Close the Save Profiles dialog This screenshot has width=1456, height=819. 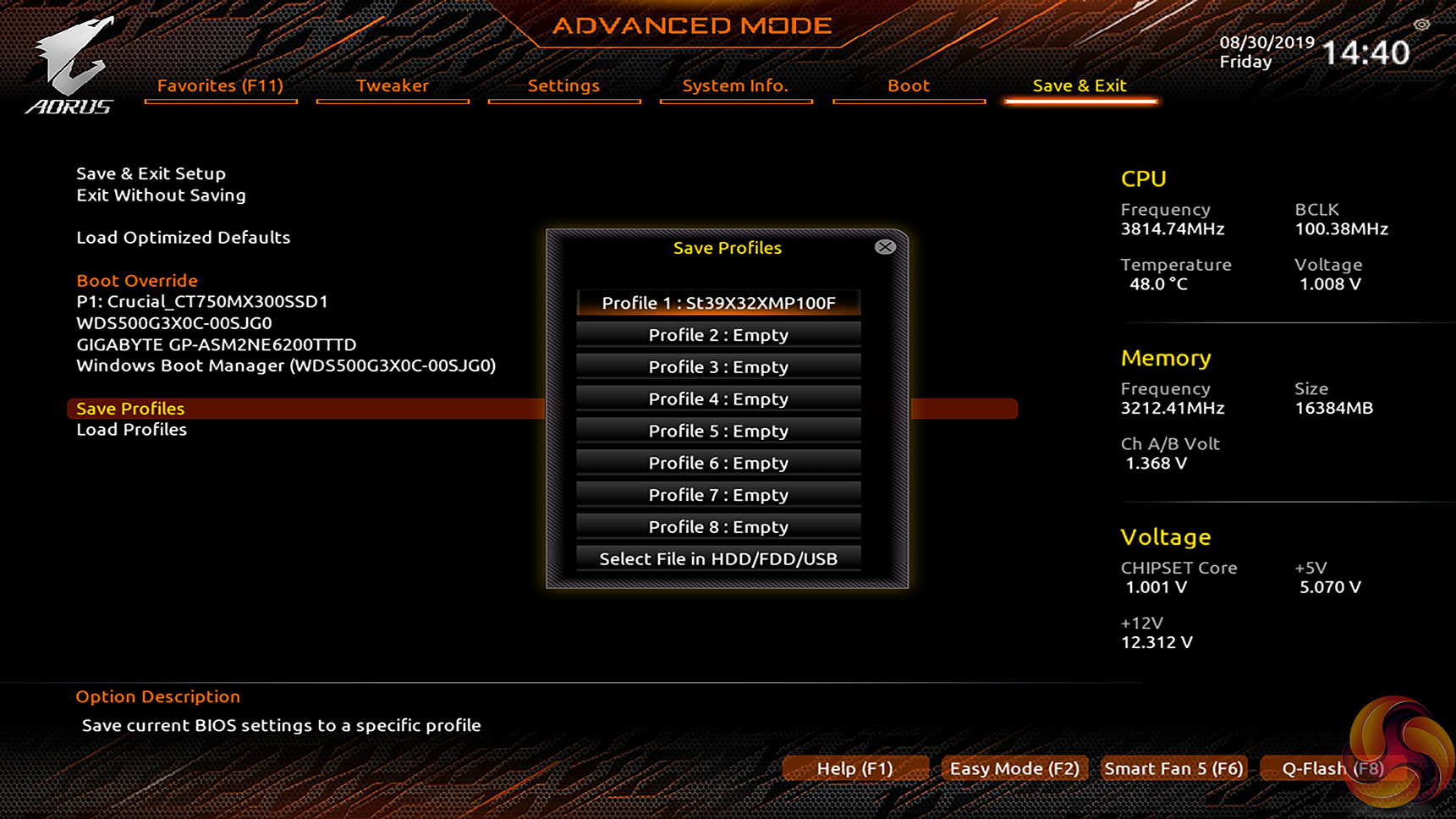click(x=885, y=247)
